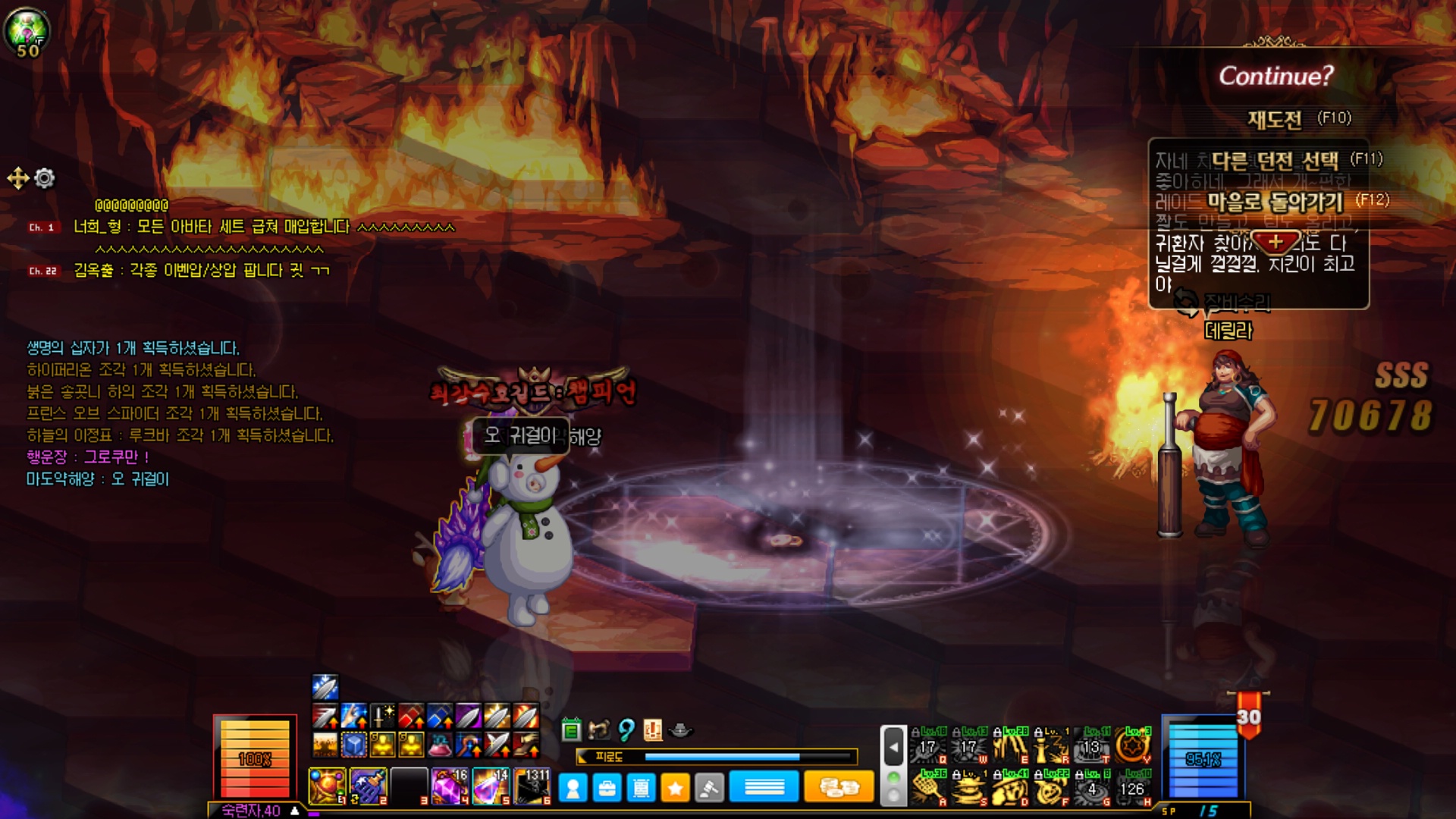Open the main menu lines button

point(764,787)
